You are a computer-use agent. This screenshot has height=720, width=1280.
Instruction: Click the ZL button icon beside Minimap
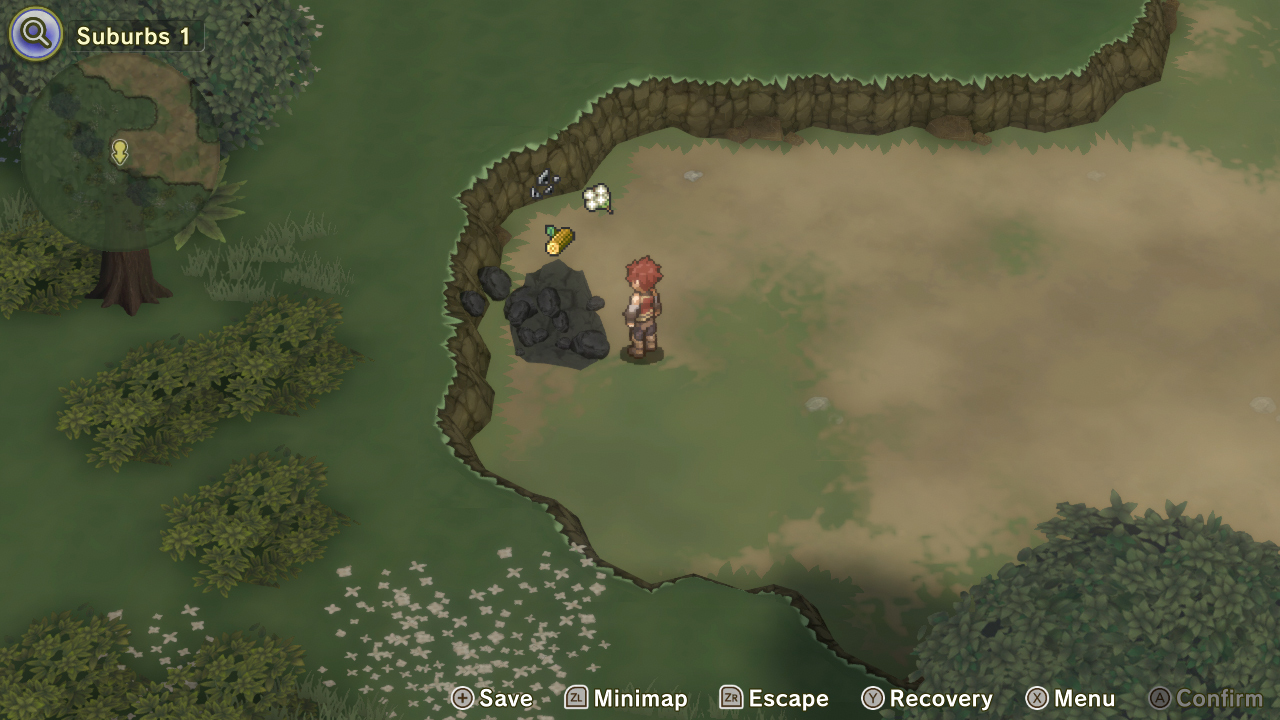pos(577,698)
